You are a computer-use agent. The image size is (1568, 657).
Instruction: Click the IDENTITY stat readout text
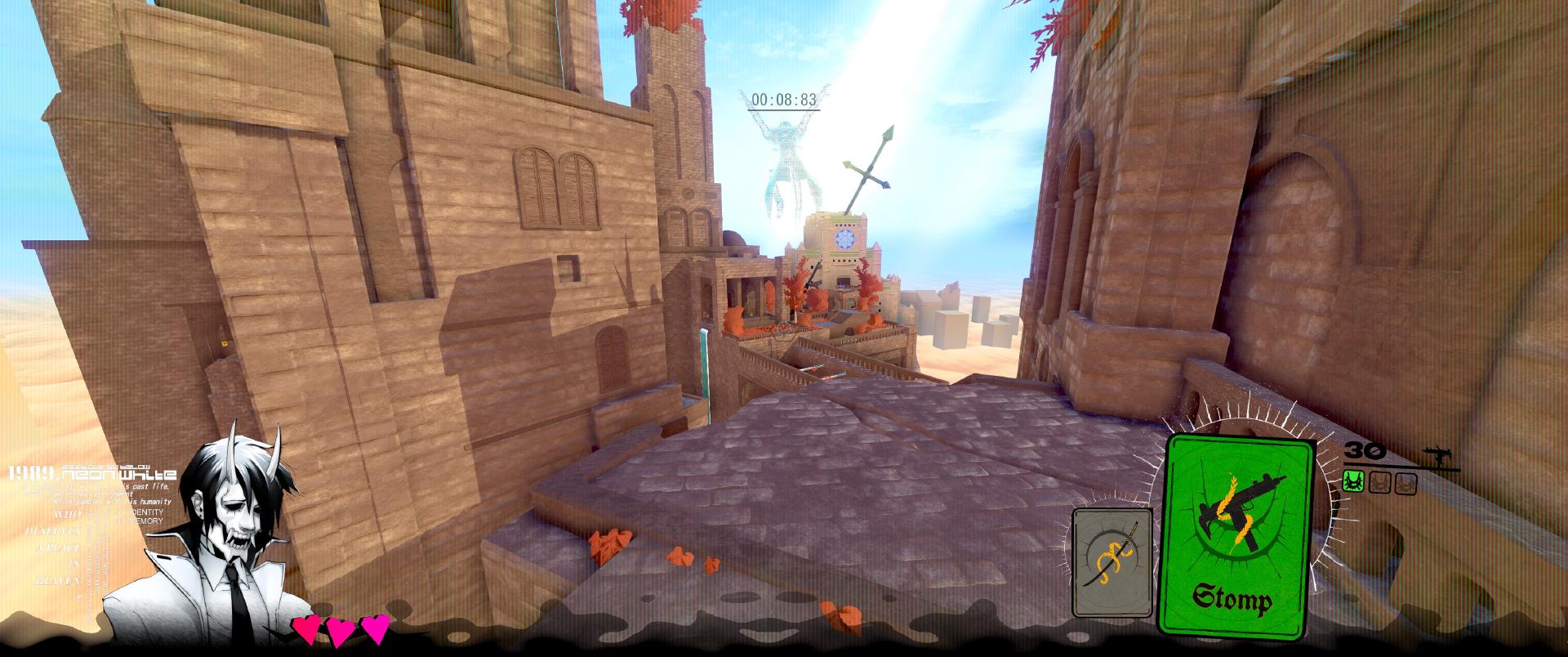coord(145,514)
